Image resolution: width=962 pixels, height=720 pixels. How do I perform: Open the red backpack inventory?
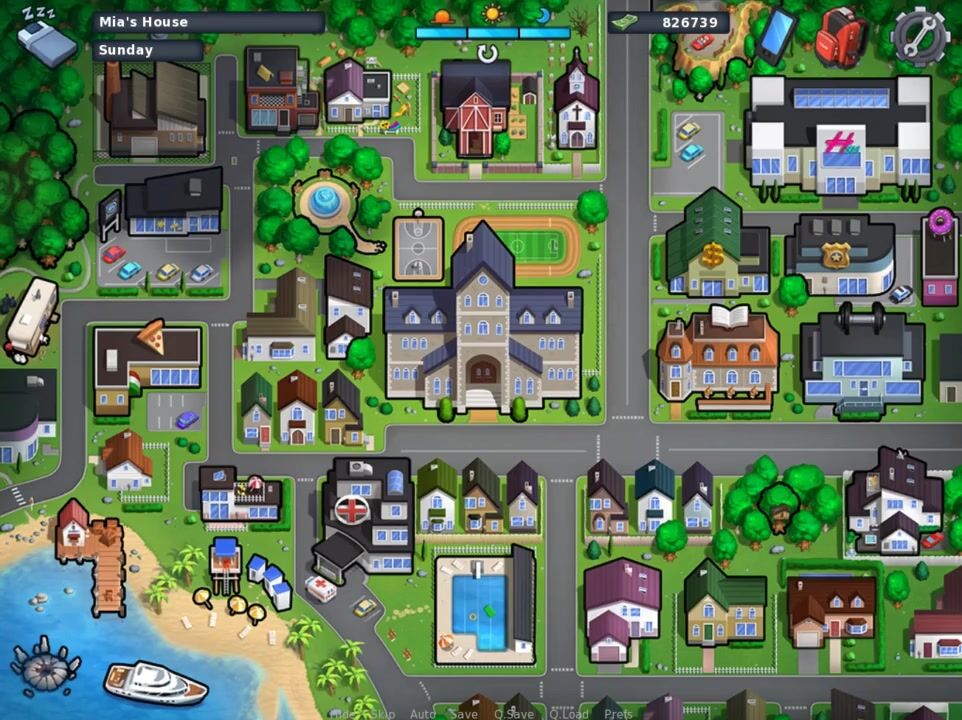pyautogui.click(x=840, y=37)
